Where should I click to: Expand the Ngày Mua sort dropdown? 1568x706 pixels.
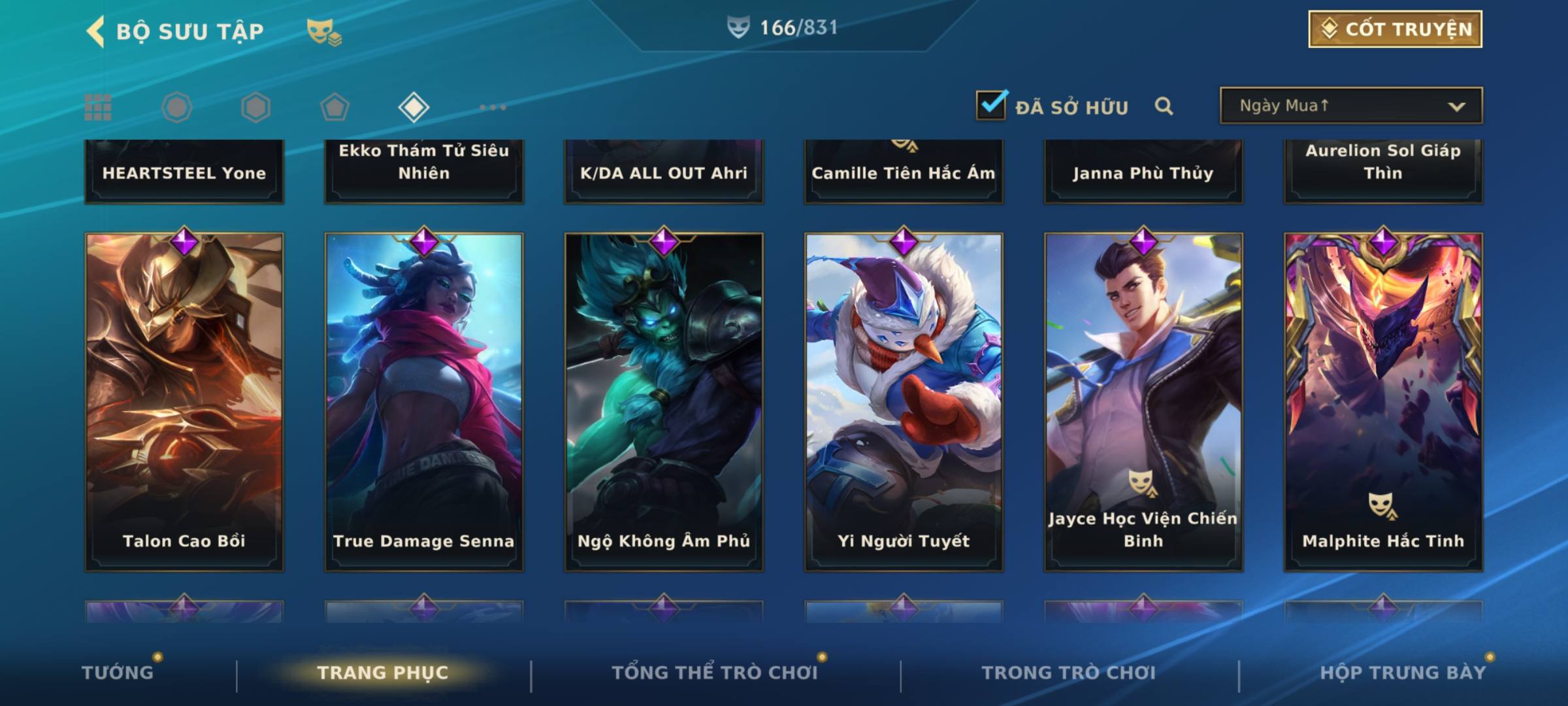(x=1351, y=106)
